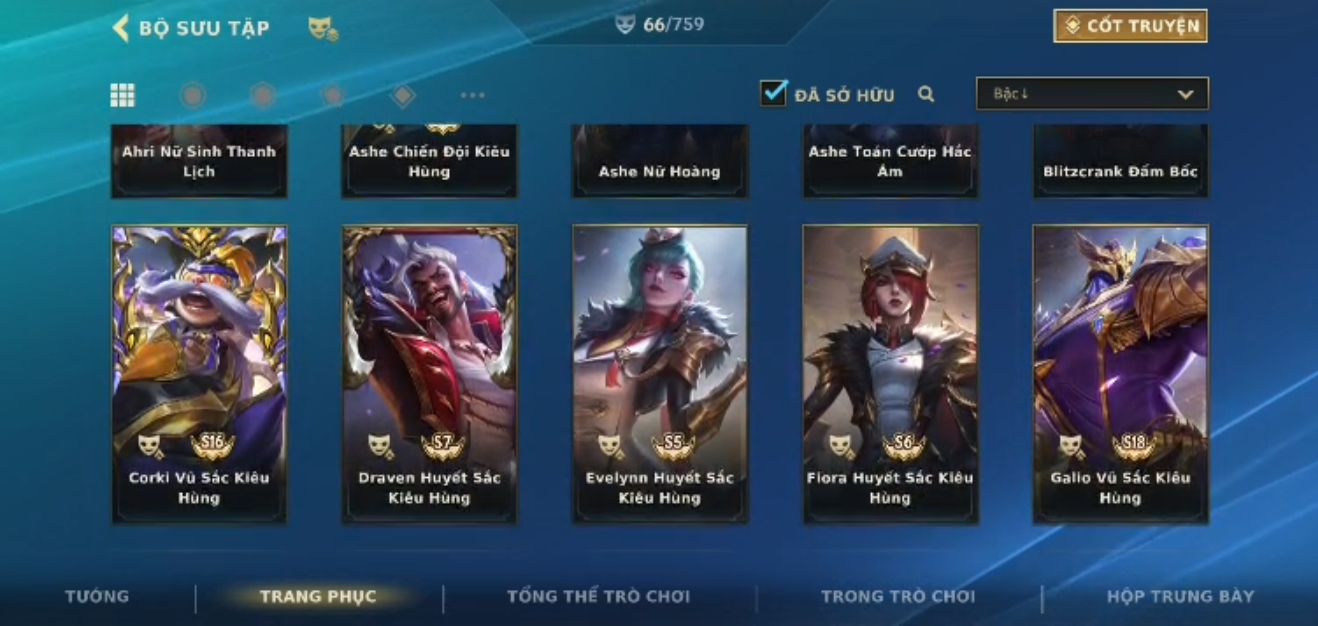1318x626 pixels.
Task: Select the grid view filter icon
Action: [122, 95]
